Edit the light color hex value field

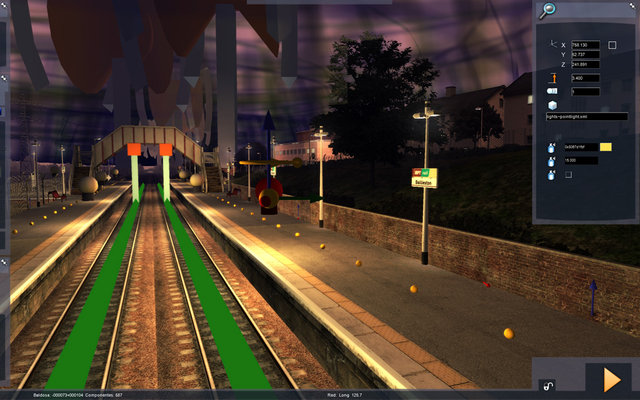tap(582, 147)
